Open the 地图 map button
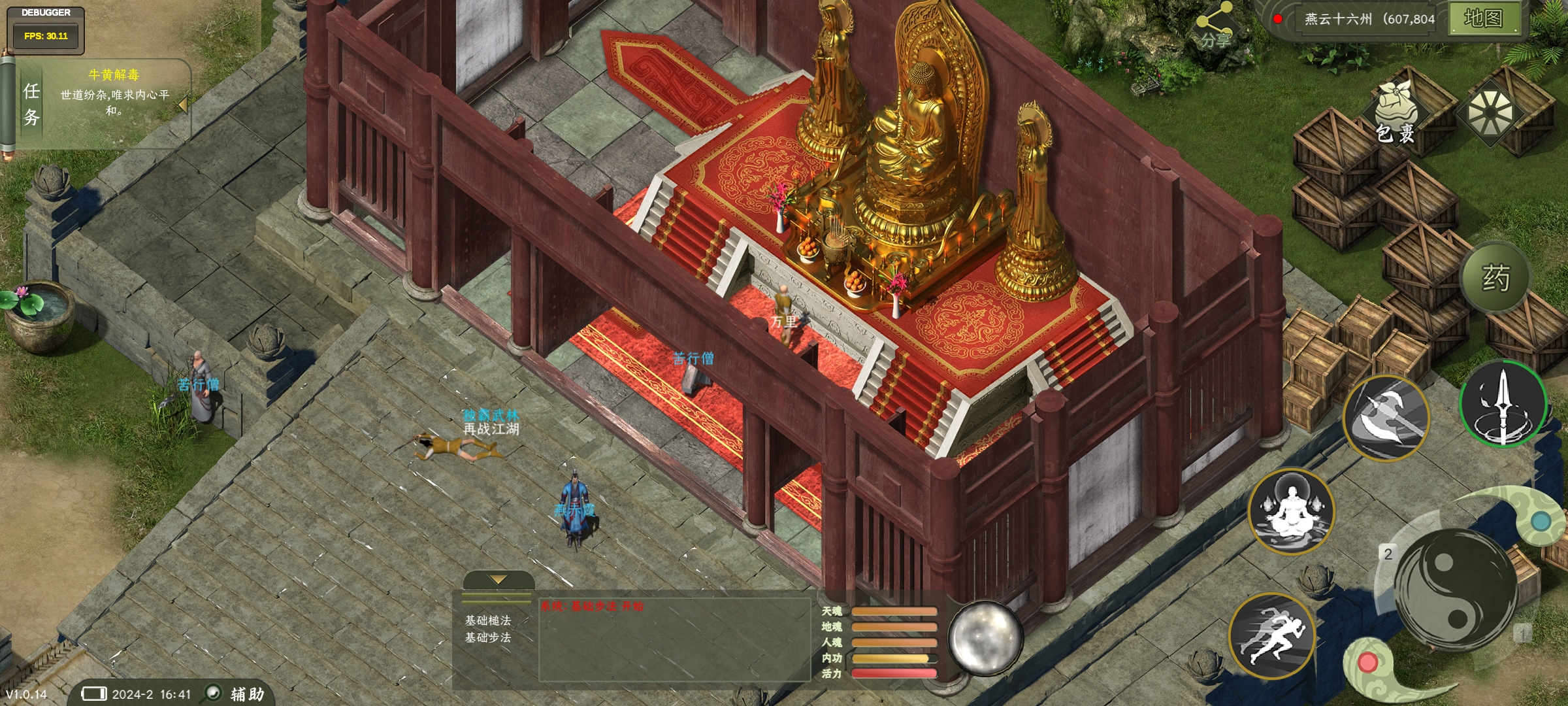This screenshot has height=706, width=1568. click(1483, 18)
